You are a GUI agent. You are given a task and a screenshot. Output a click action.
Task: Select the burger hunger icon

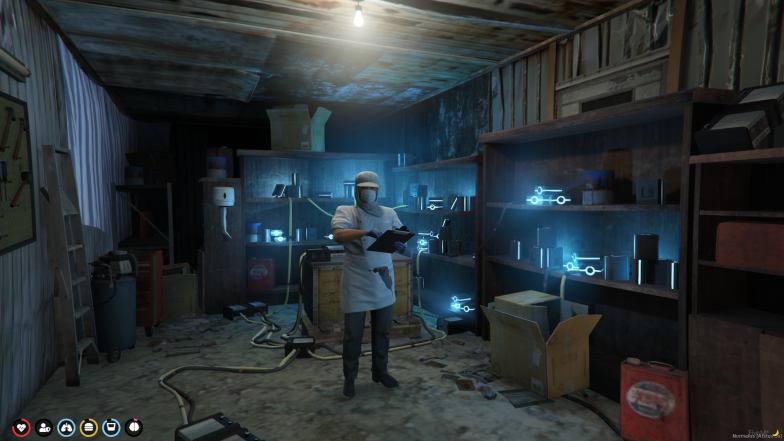tap(89, 428)
